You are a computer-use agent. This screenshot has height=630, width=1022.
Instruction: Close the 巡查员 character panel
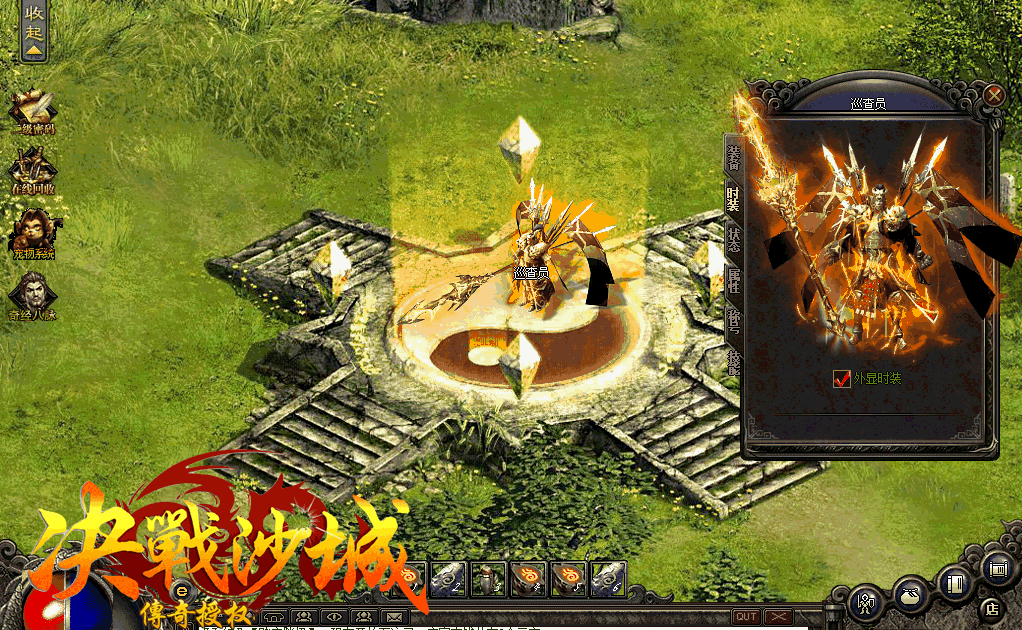[x=993, y=95]
